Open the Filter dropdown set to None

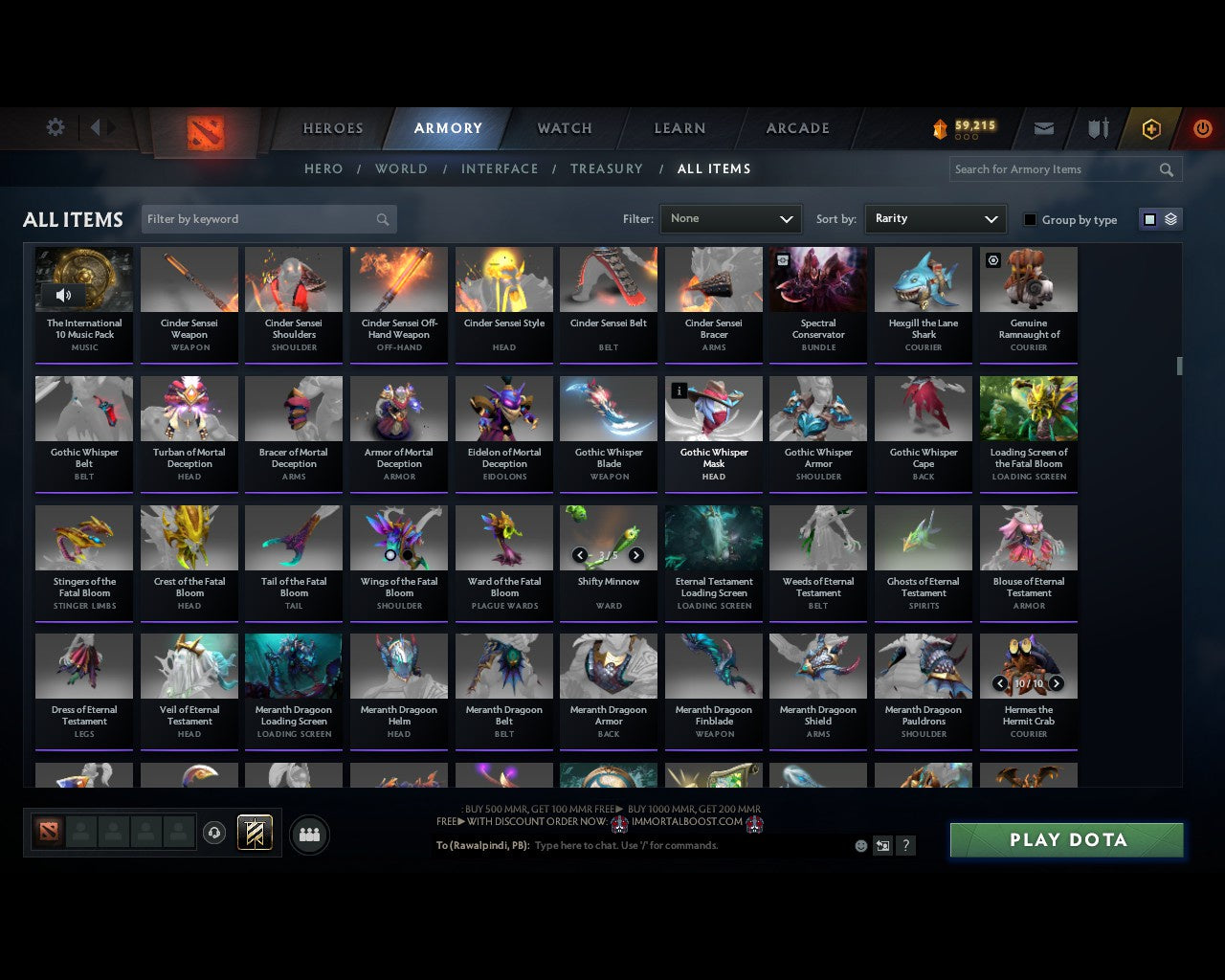pyautogui.click(x=730, y=218)
